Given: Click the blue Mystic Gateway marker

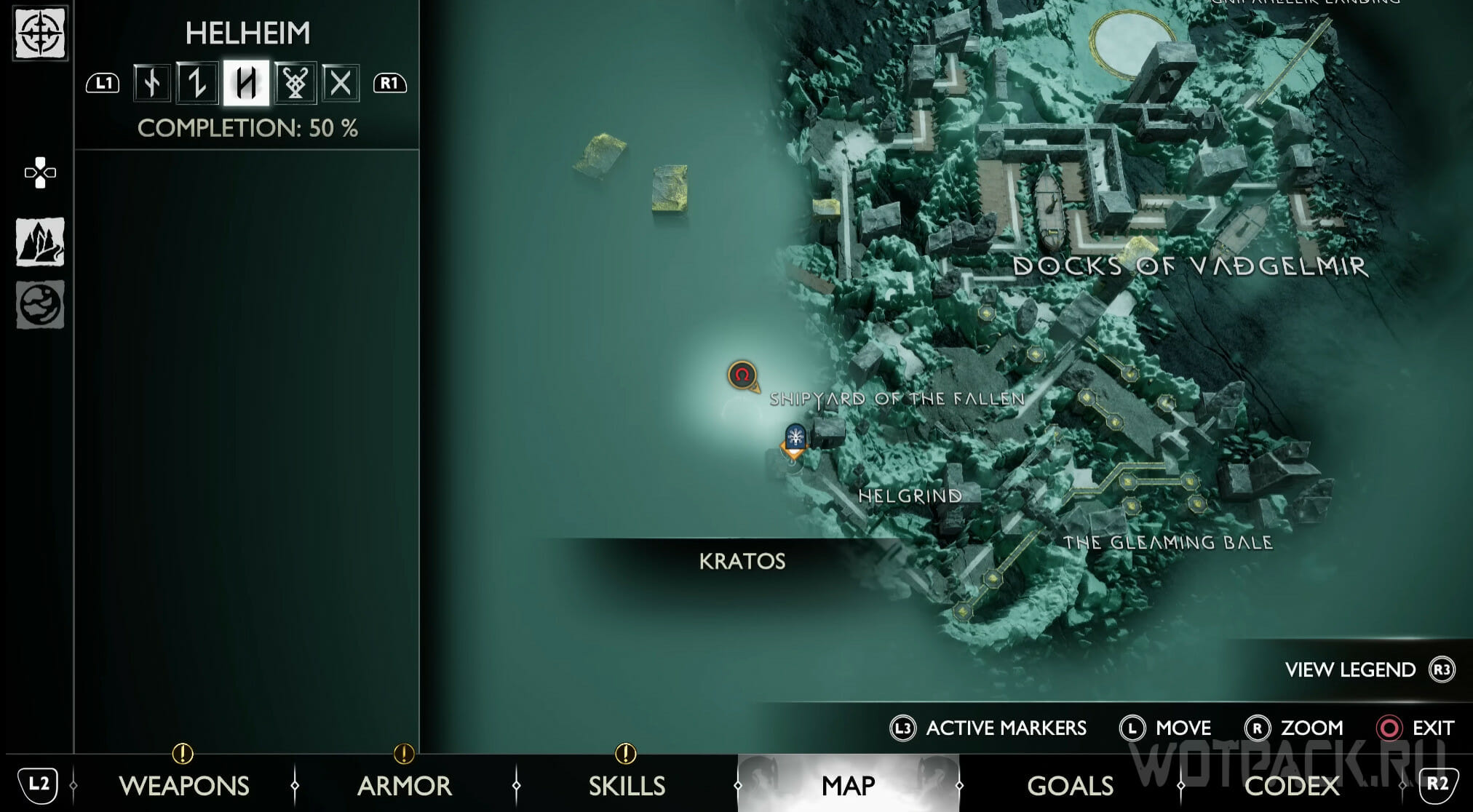Looking at the screenshot, I should tap(795, 438).
